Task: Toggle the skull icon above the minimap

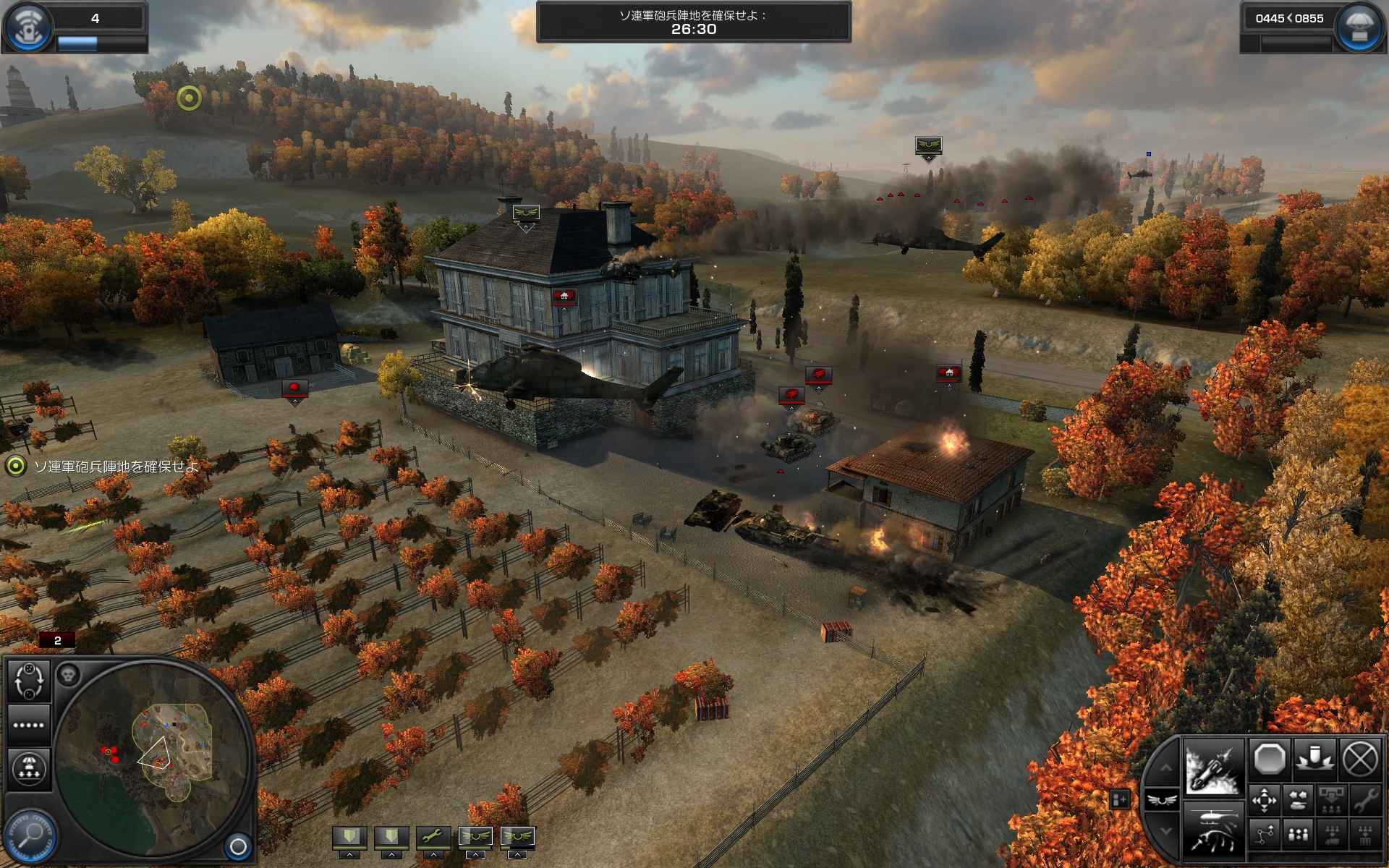Action: tap(69, 676)
